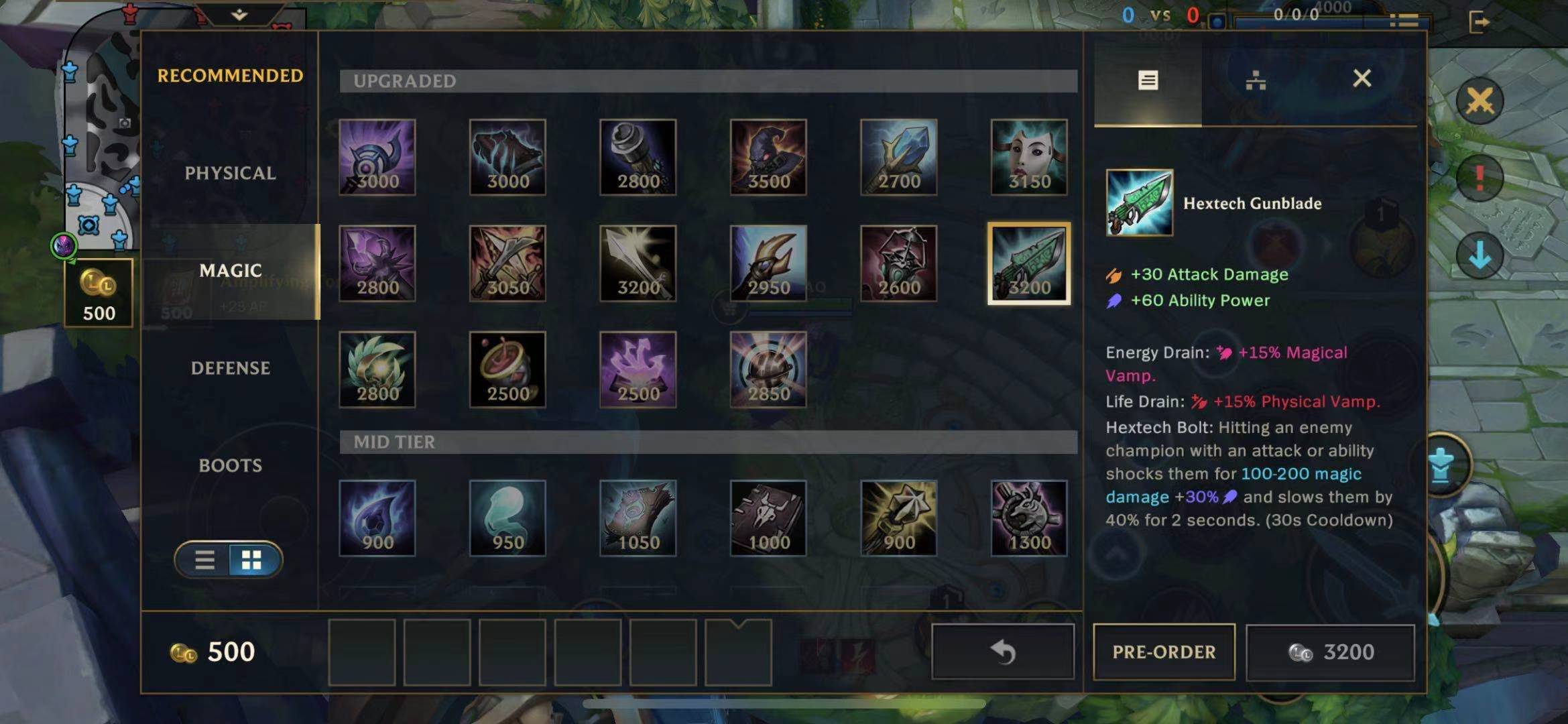Buy Hextech Gunblade for 3200 gold
1568x724 pixels.
pyautogui.click(x=1330, y=652)
